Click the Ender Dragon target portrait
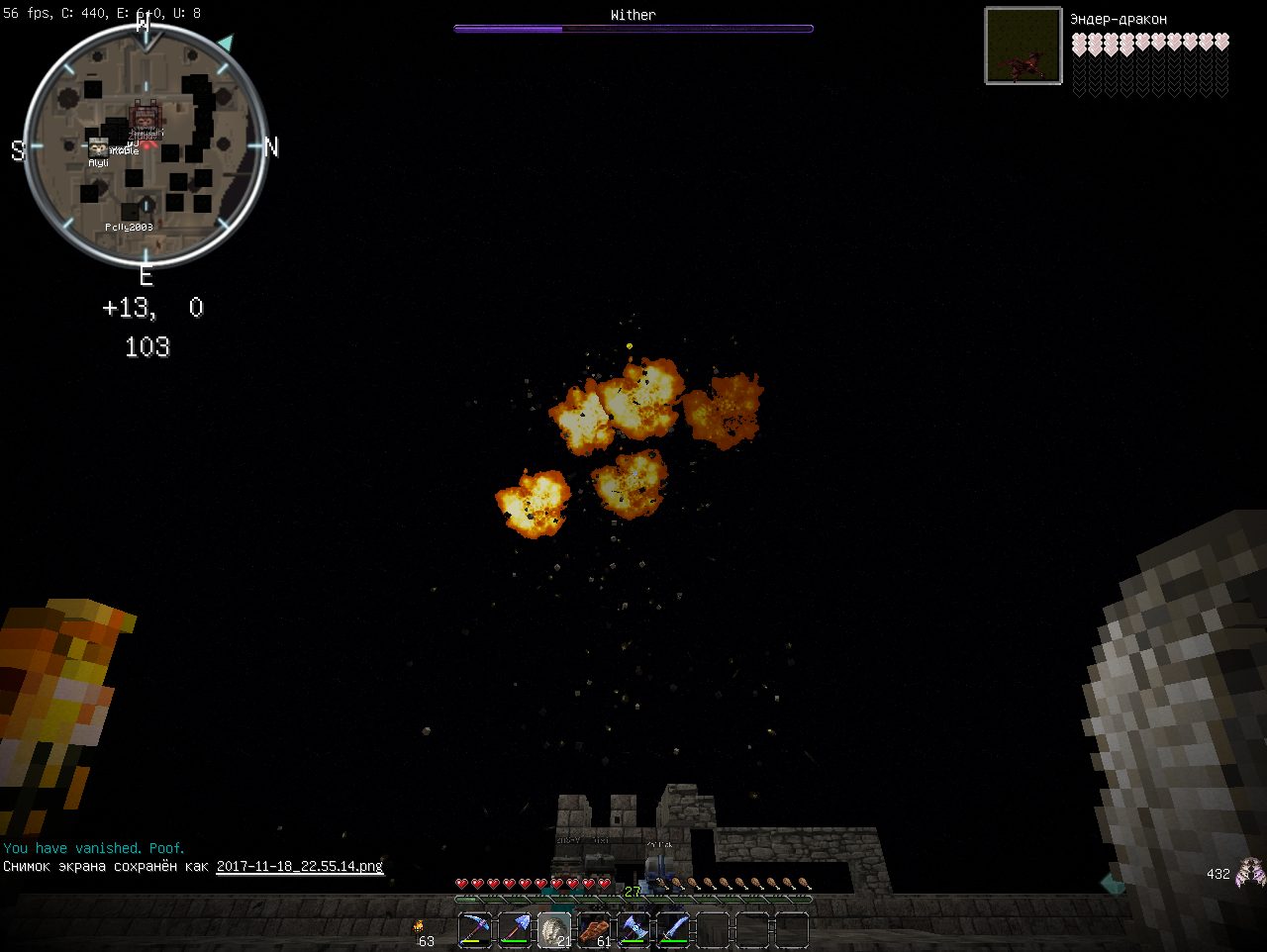The image size is (1267, 952). 1023,46
